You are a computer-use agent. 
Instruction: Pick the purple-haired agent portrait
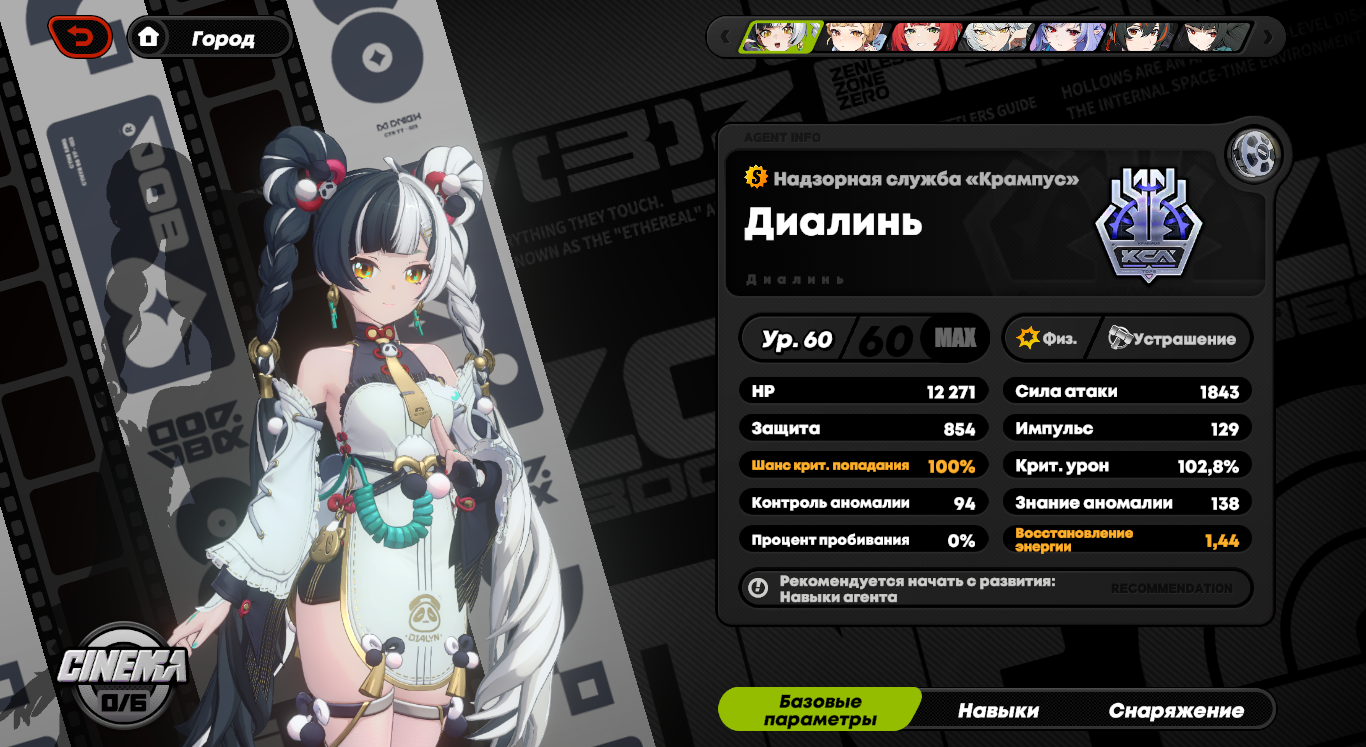(x=1066, y=37)
